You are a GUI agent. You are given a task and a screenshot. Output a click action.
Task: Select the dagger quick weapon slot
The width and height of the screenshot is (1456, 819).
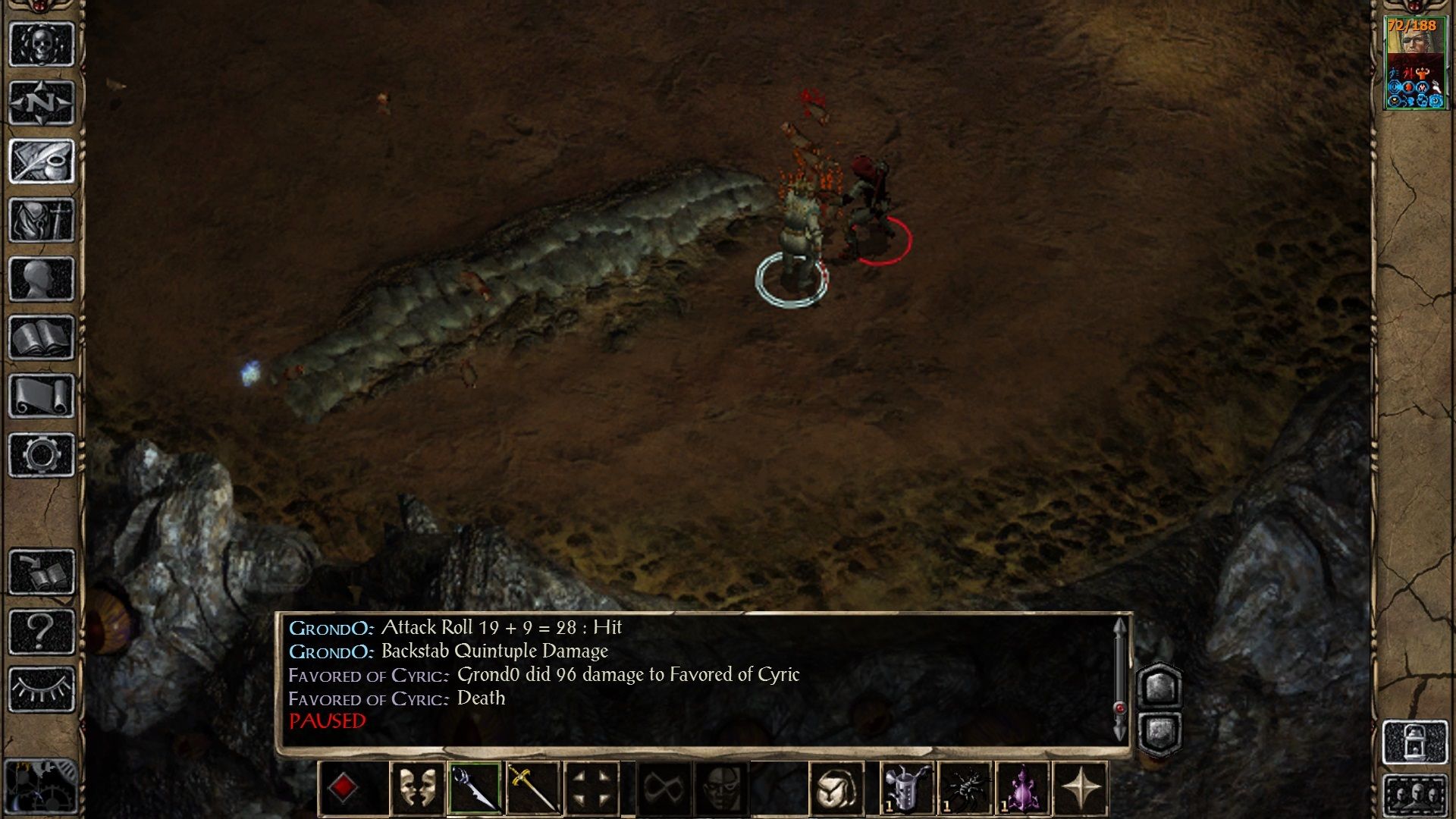pos(475,789)
